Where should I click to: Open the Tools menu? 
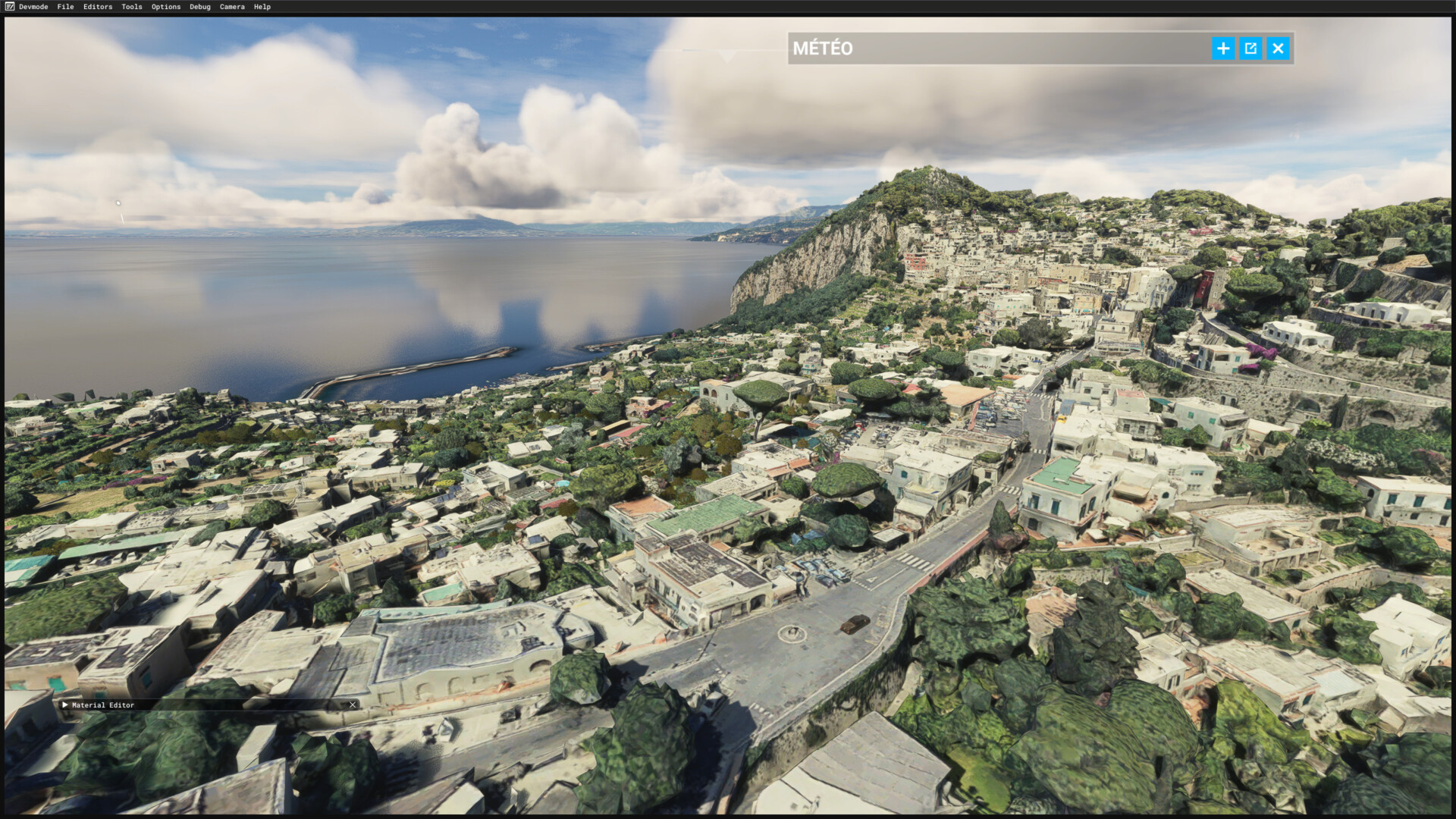pos(132,7)
